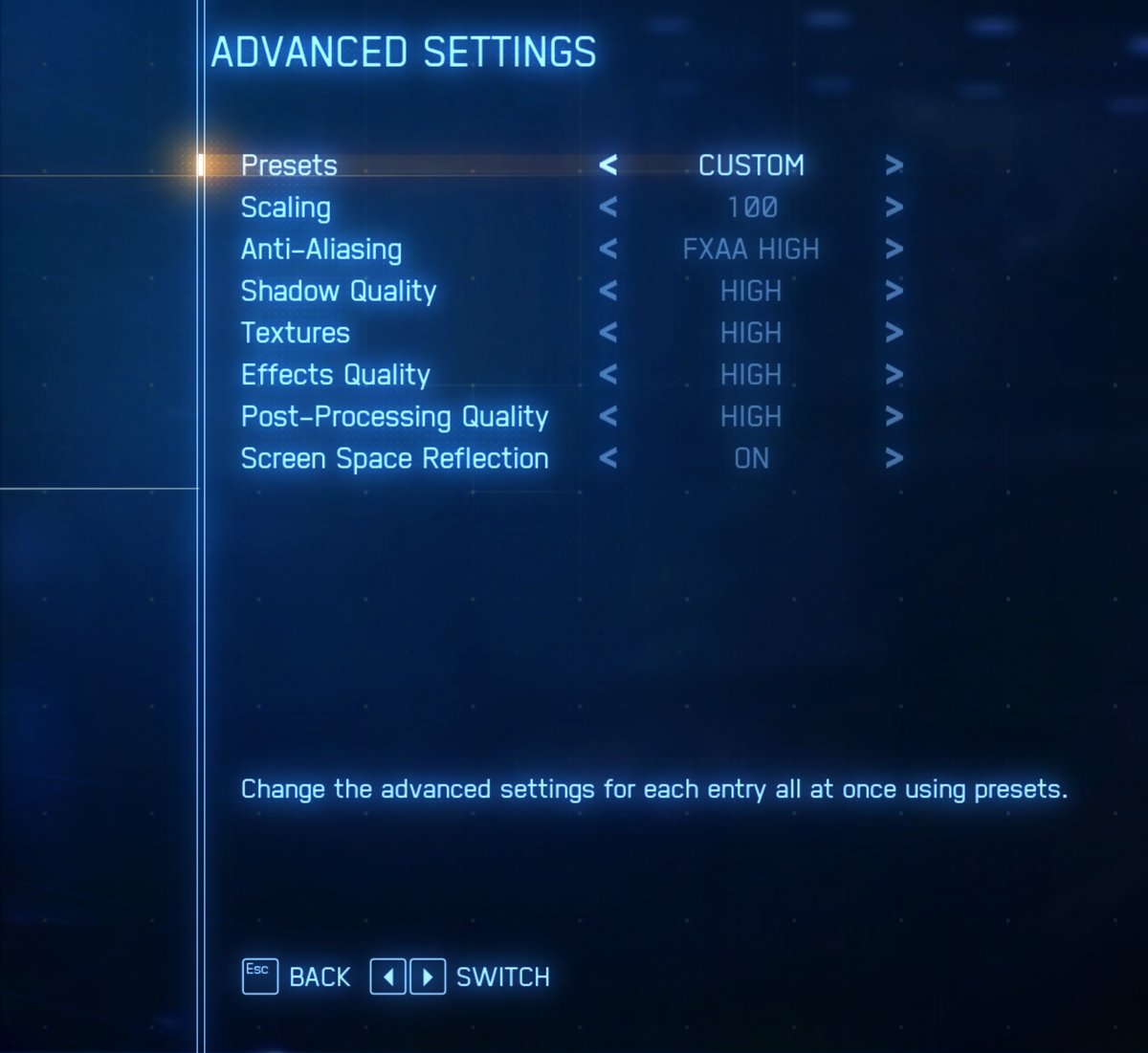Change Textures with its right arrow
Viewport: 1148px width, 1053px height.
894,333
